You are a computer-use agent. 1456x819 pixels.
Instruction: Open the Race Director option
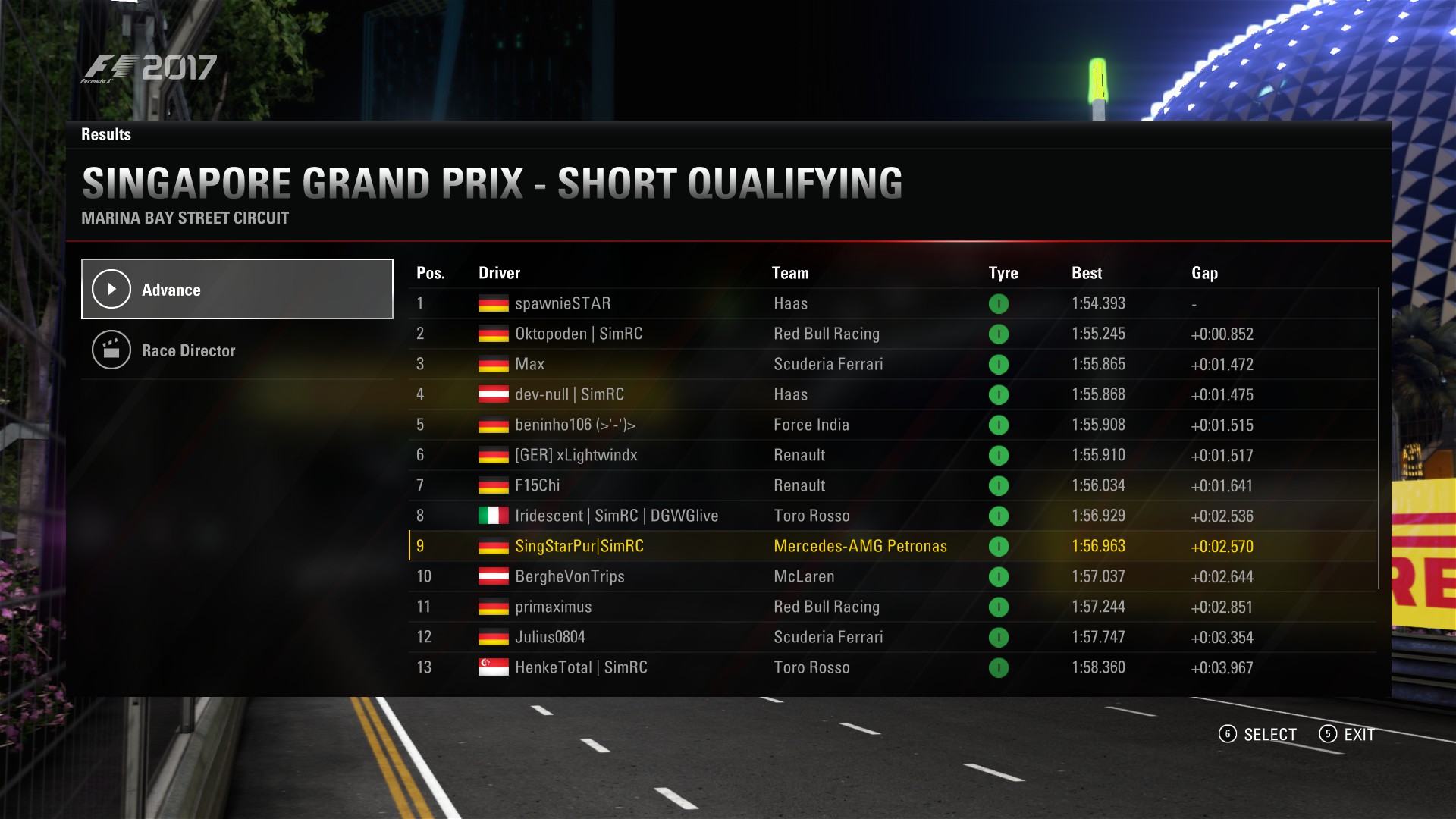tap(237, 350)
